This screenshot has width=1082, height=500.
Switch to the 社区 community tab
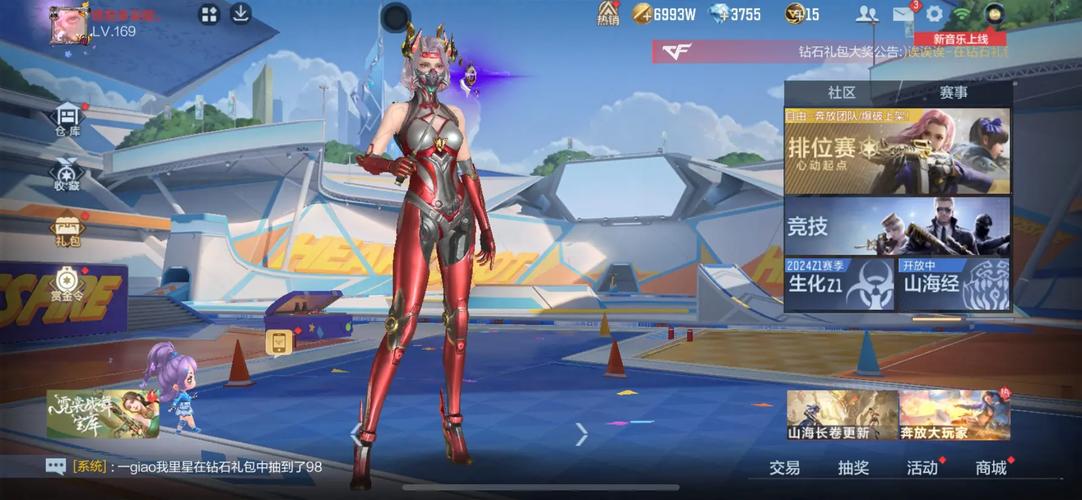tap(842, 92)
